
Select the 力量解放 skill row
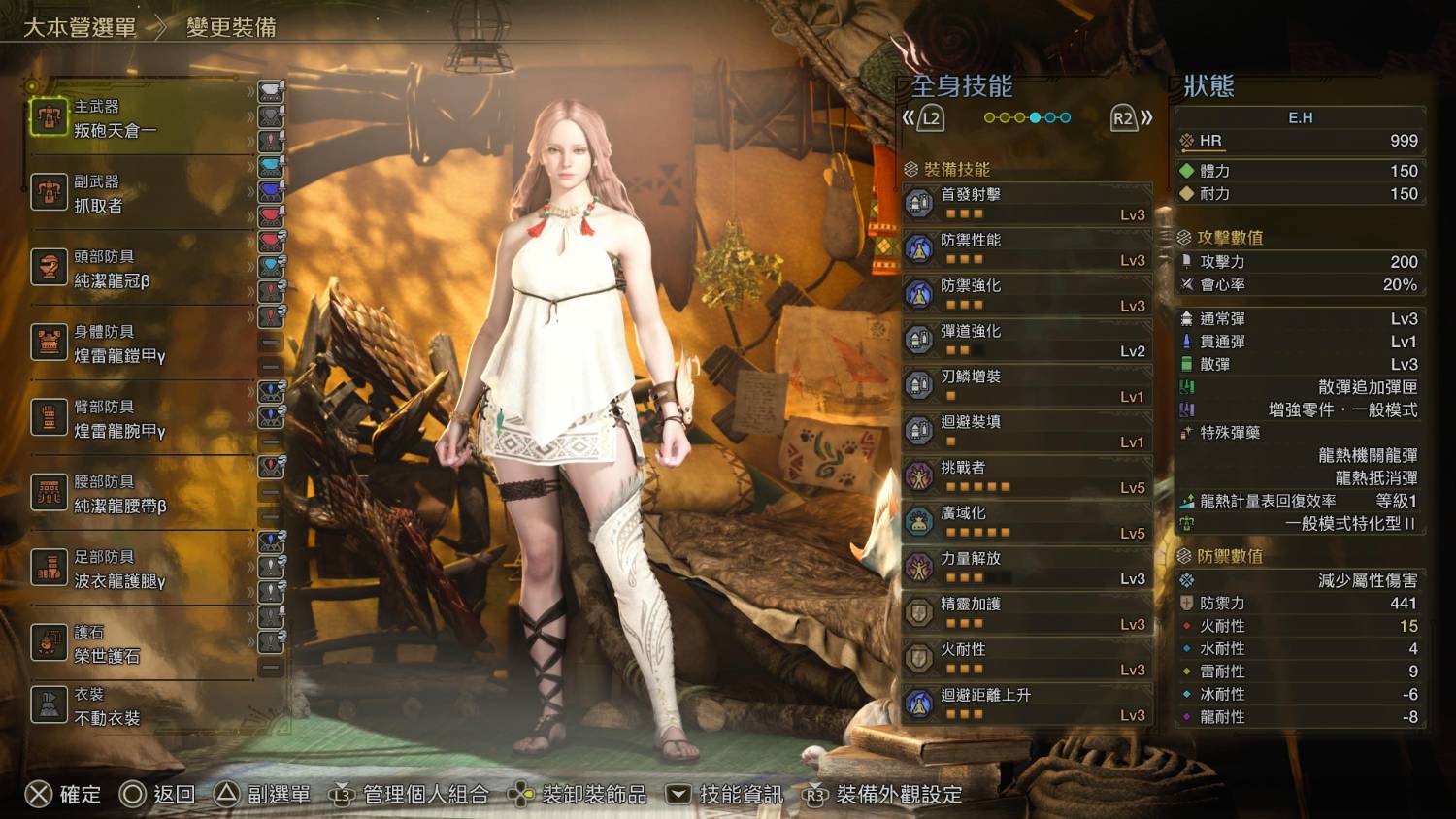click(x=1027, y=568)
